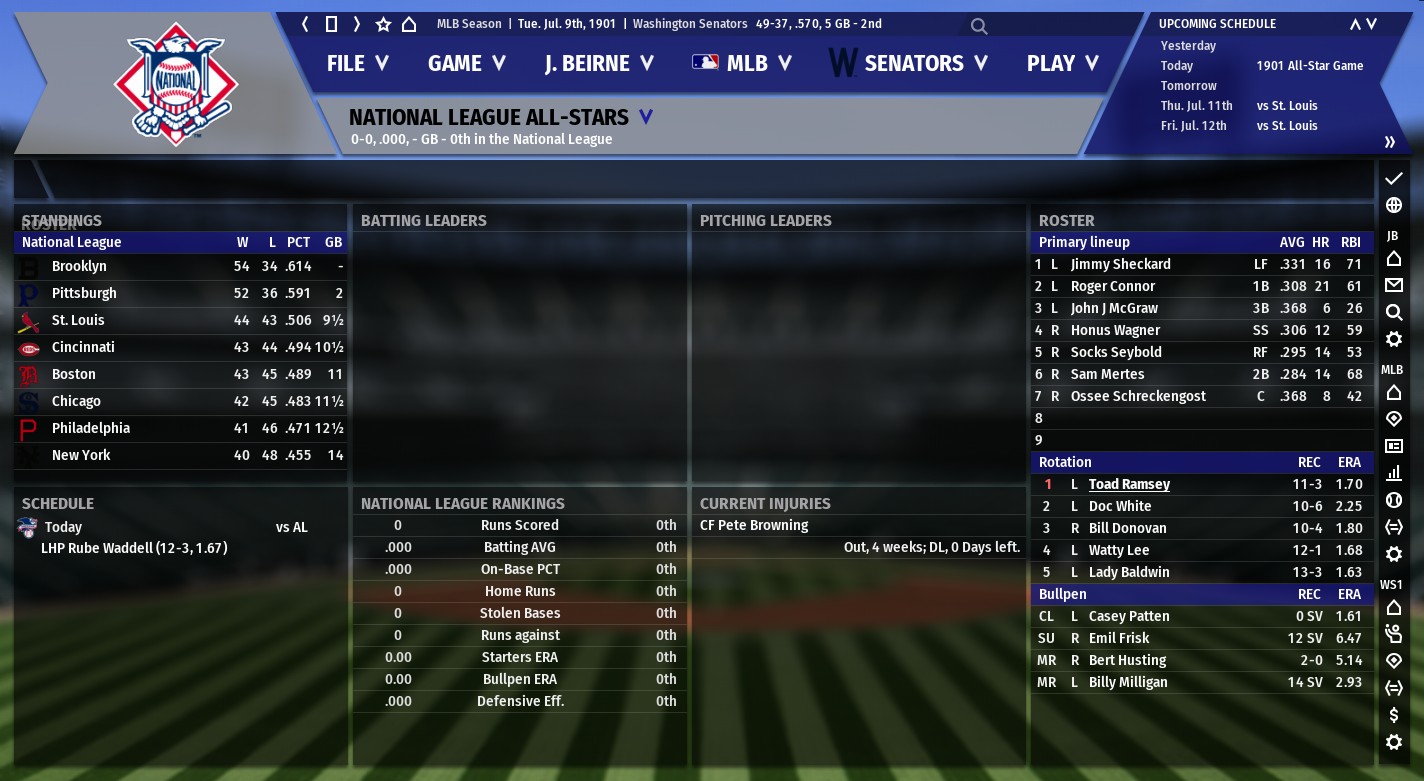Open the MLB league menu

pos(742,63)
